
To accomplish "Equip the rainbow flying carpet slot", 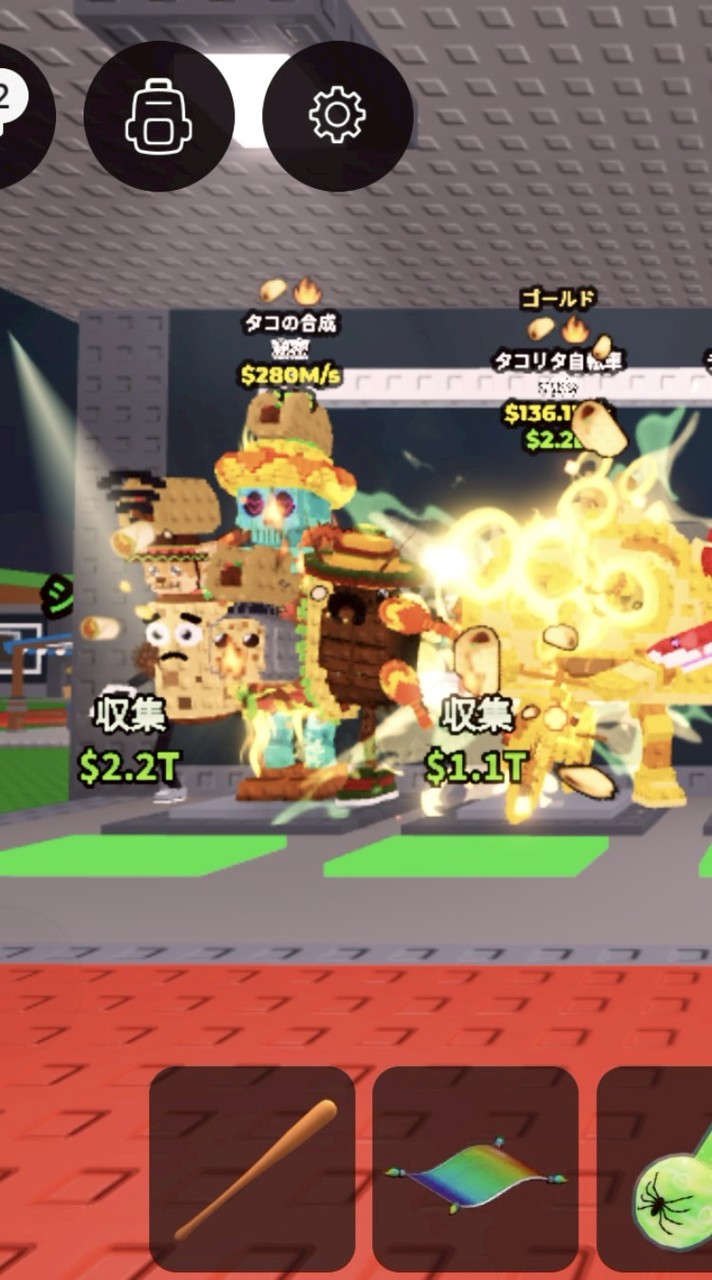I will tap(475, 1168).
